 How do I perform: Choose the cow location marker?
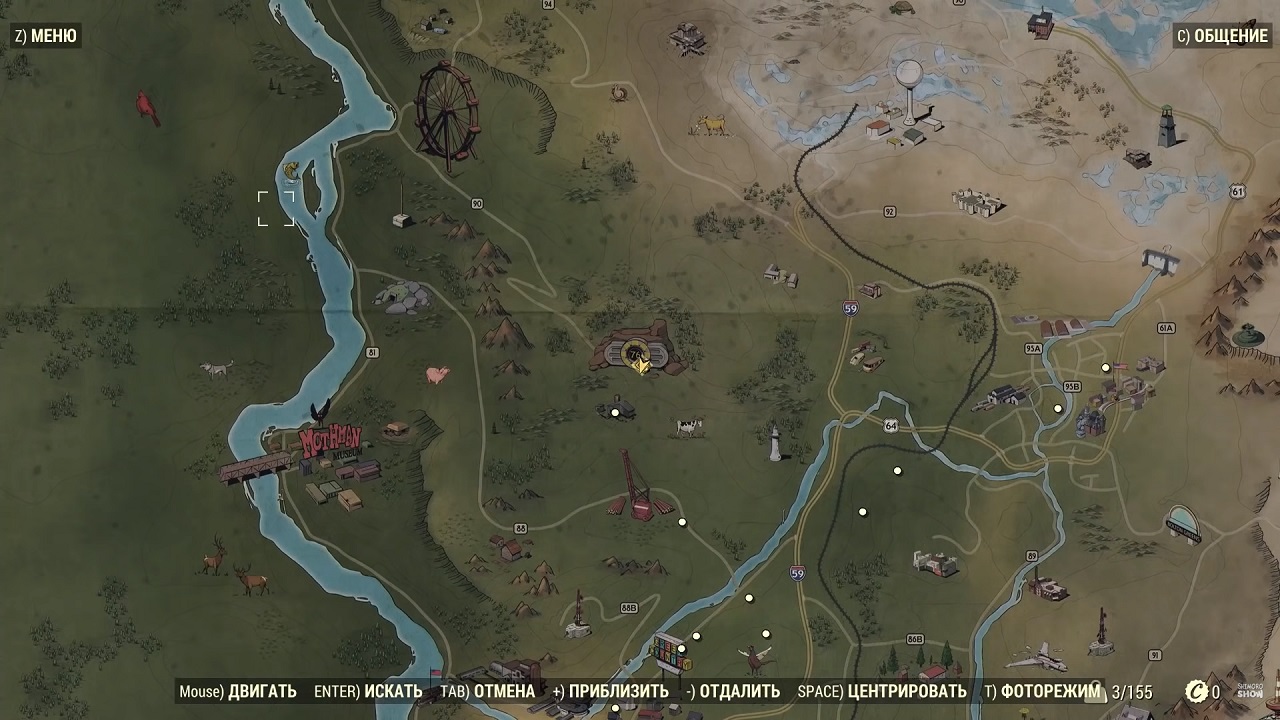click(x=688, y=427)
